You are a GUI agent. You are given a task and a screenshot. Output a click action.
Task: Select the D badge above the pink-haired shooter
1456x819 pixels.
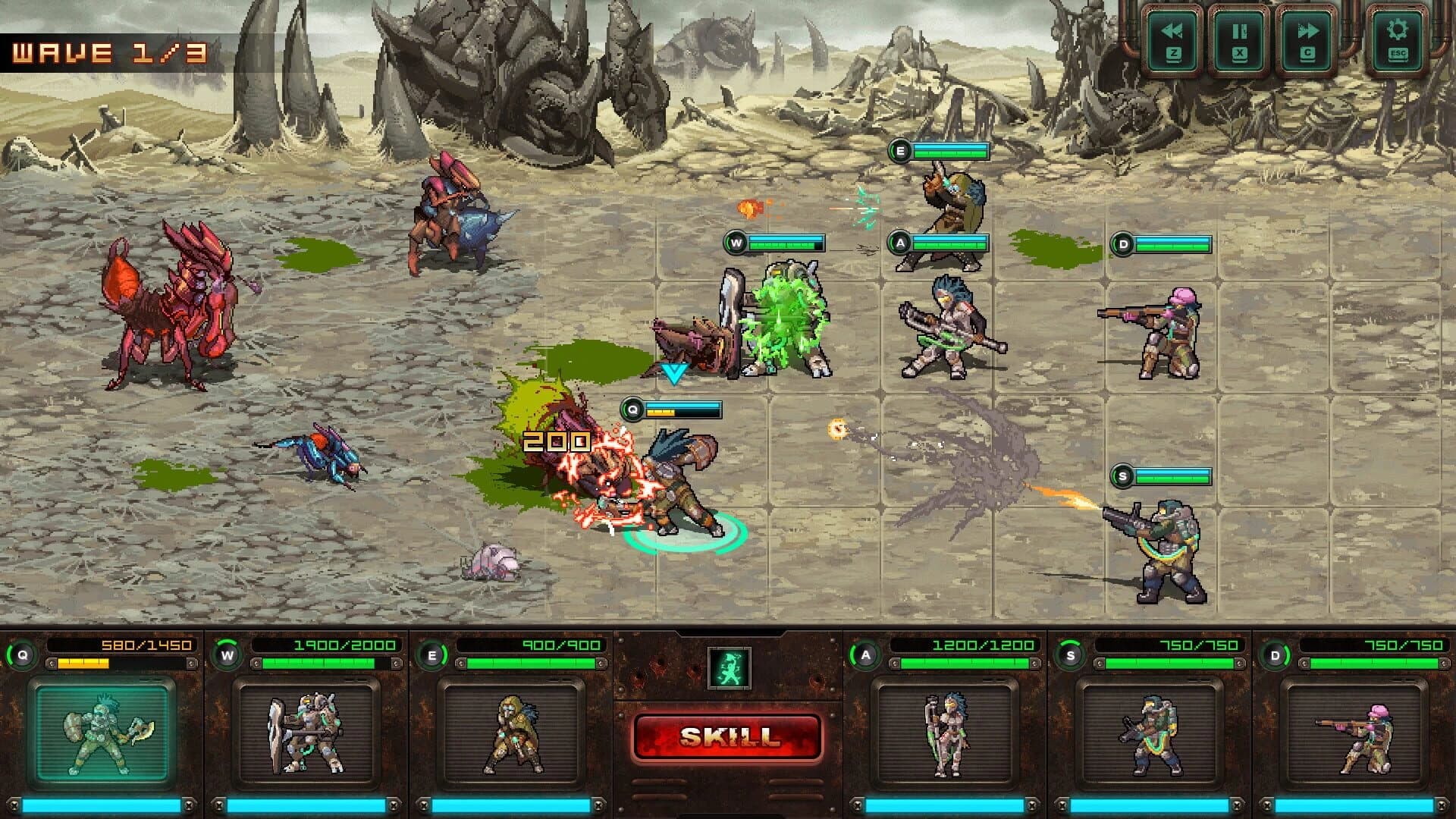click(1122, 244)
